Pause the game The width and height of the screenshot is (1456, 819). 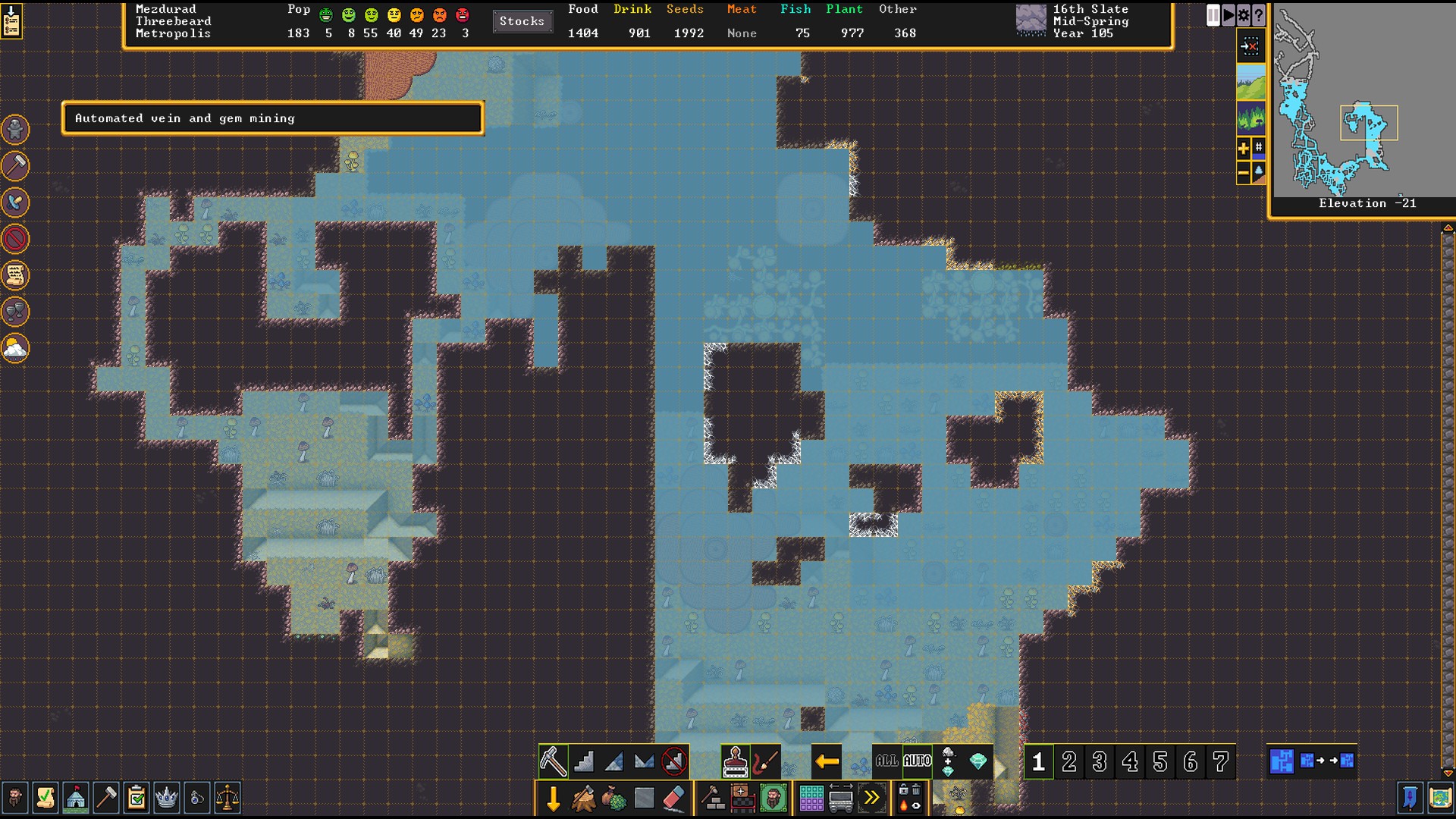(x=1213, y=15)
